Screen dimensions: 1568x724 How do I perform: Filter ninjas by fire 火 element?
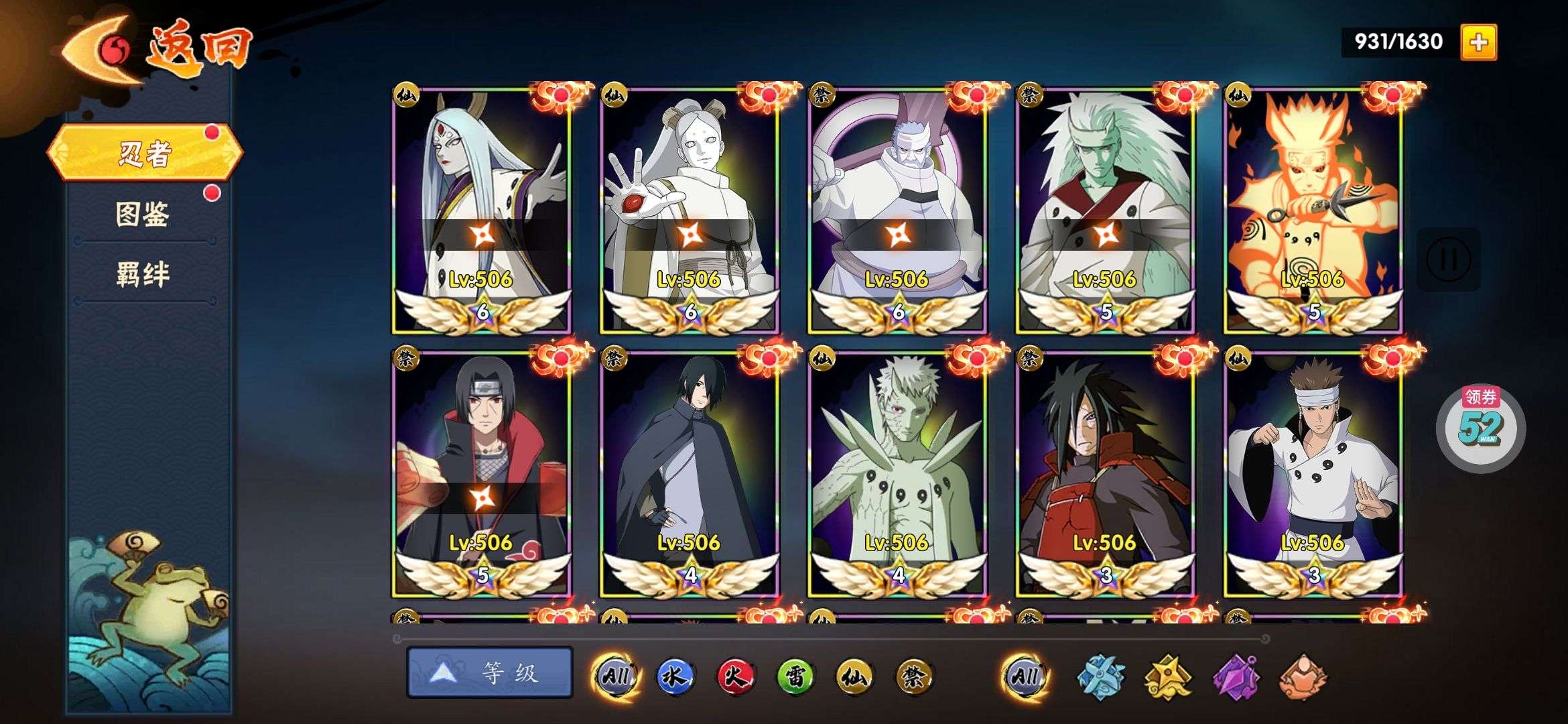[734, 676]
